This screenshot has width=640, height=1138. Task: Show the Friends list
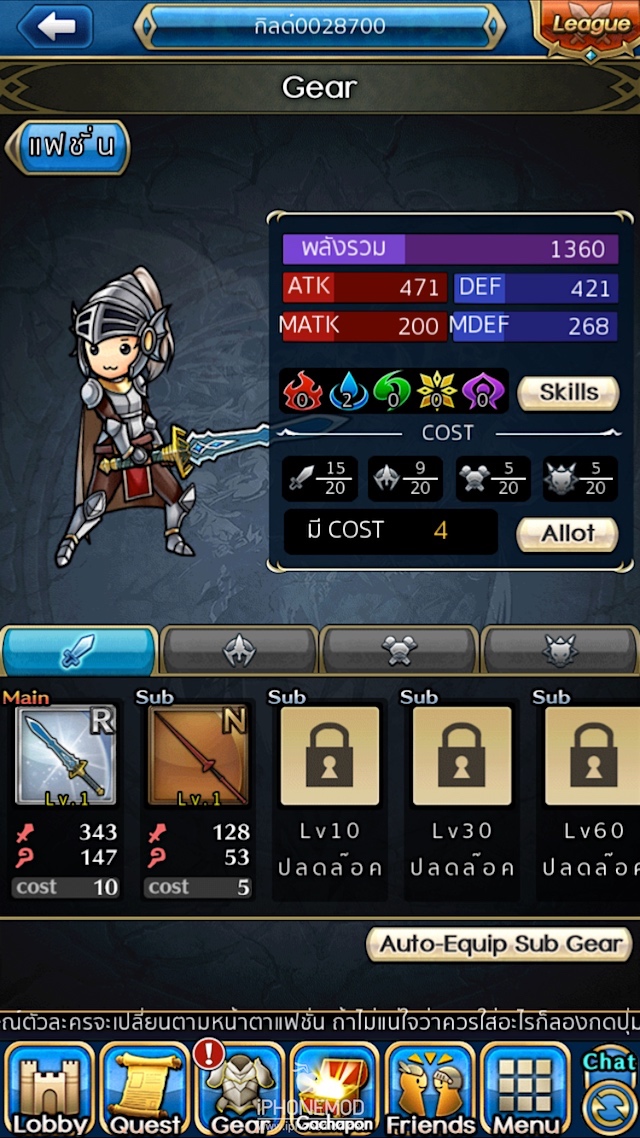(x=430, y=1092)
